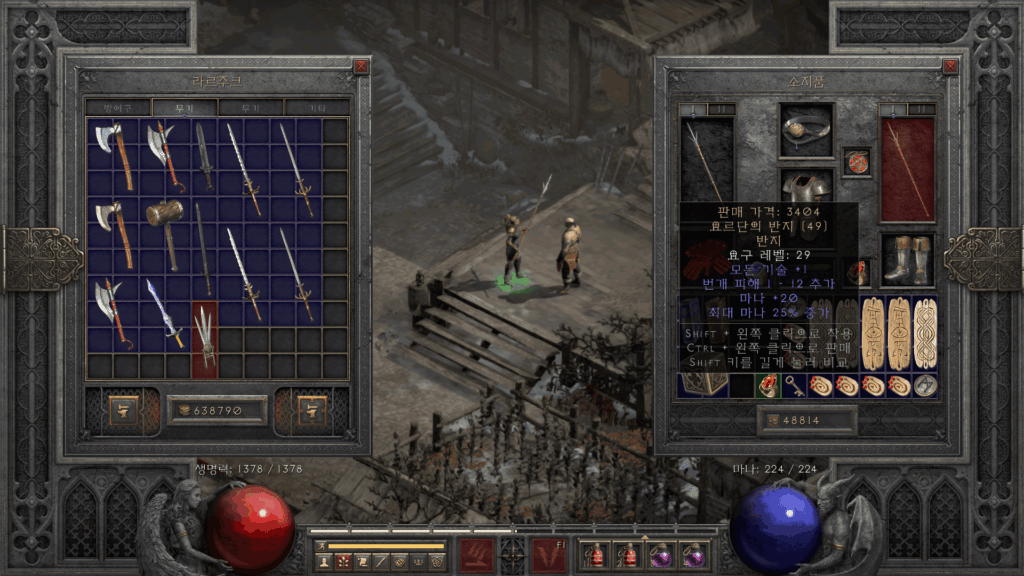1024x576 pixels.
Task: Select the equipped amulet slot
Action: 856,162
